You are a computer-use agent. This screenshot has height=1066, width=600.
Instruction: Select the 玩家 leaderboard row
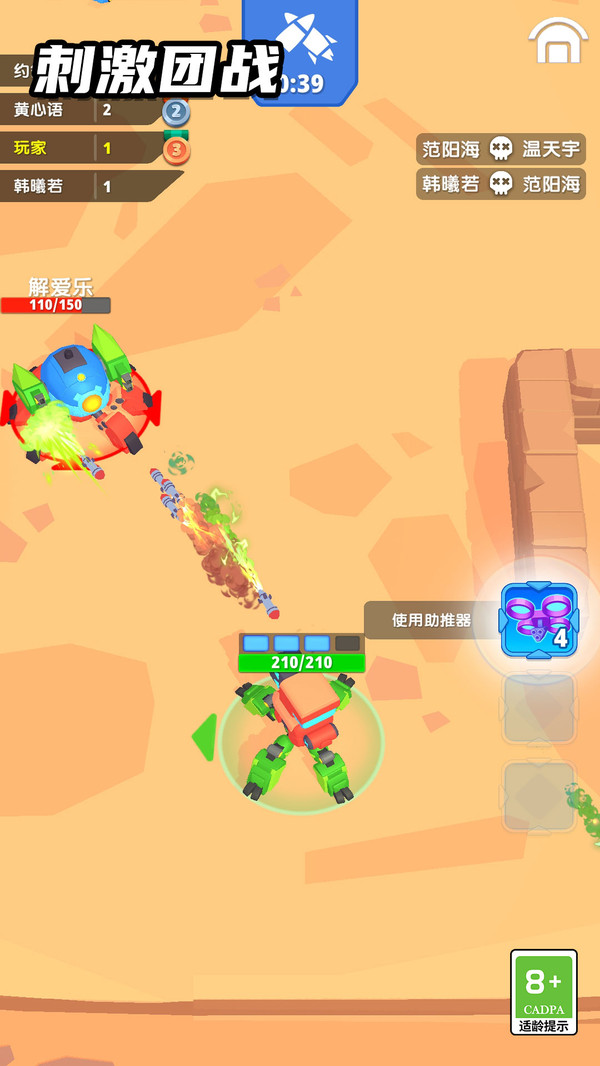pyautogui.click(x=85, y=148)
